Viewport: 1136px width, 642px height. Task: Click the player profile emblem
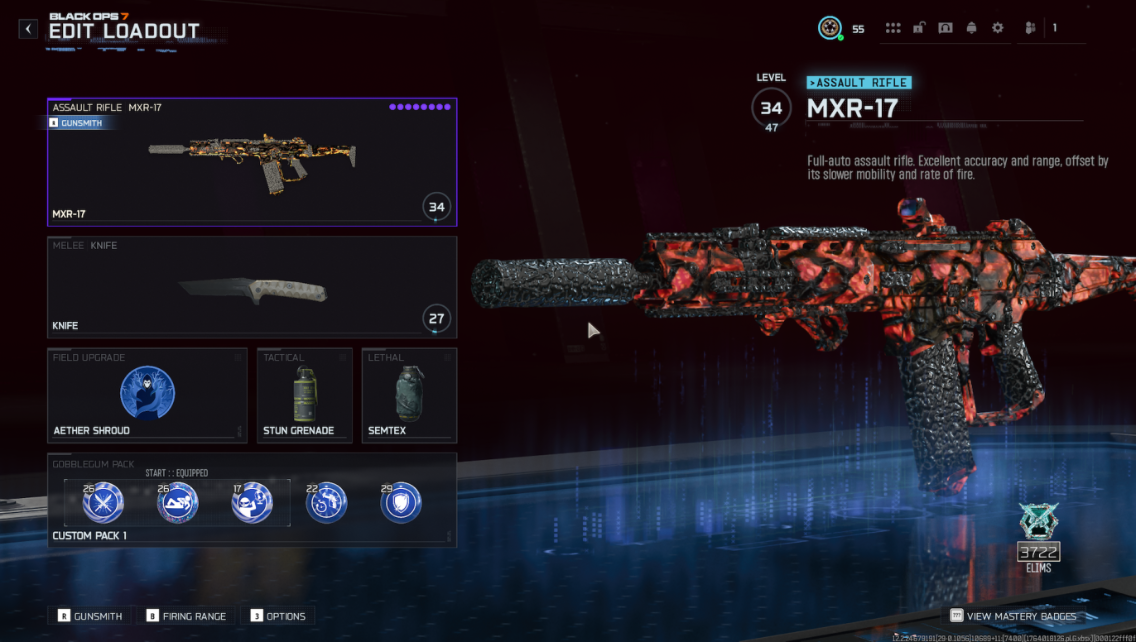tap(829, 28)
